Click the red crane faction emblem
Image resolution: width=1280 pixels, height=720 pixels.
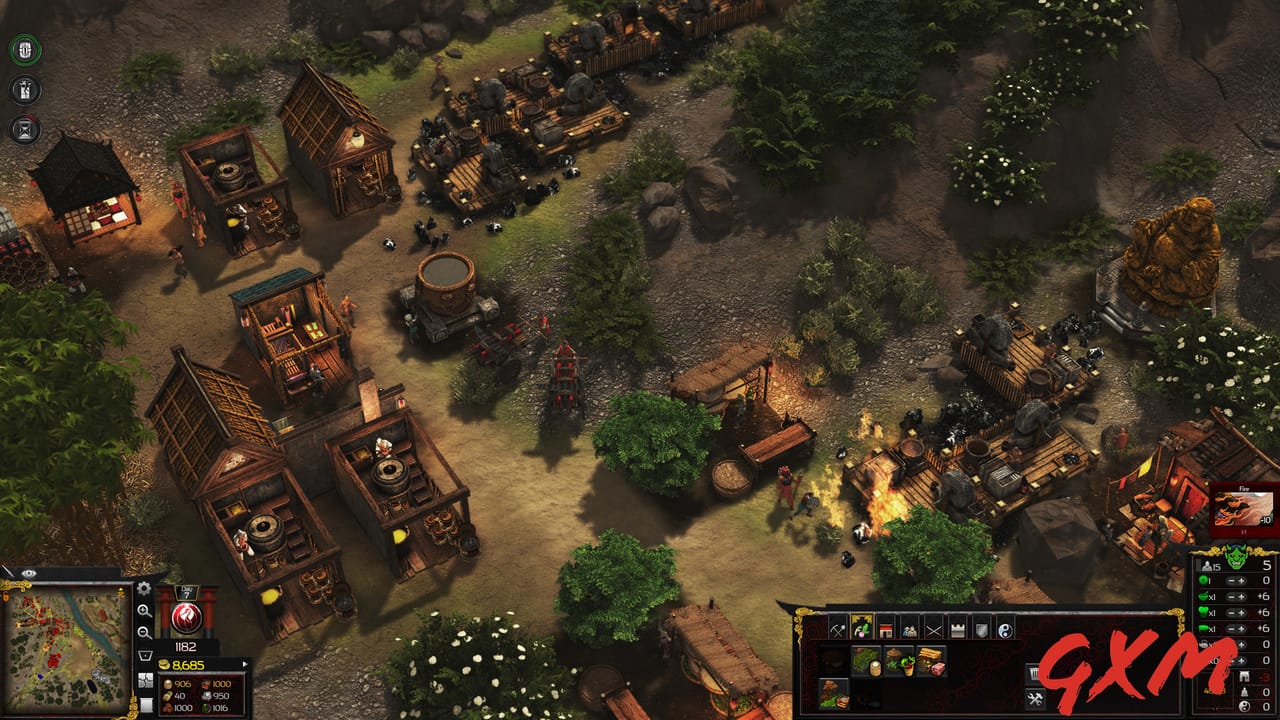pyautogui.click(x=185, y=616)
